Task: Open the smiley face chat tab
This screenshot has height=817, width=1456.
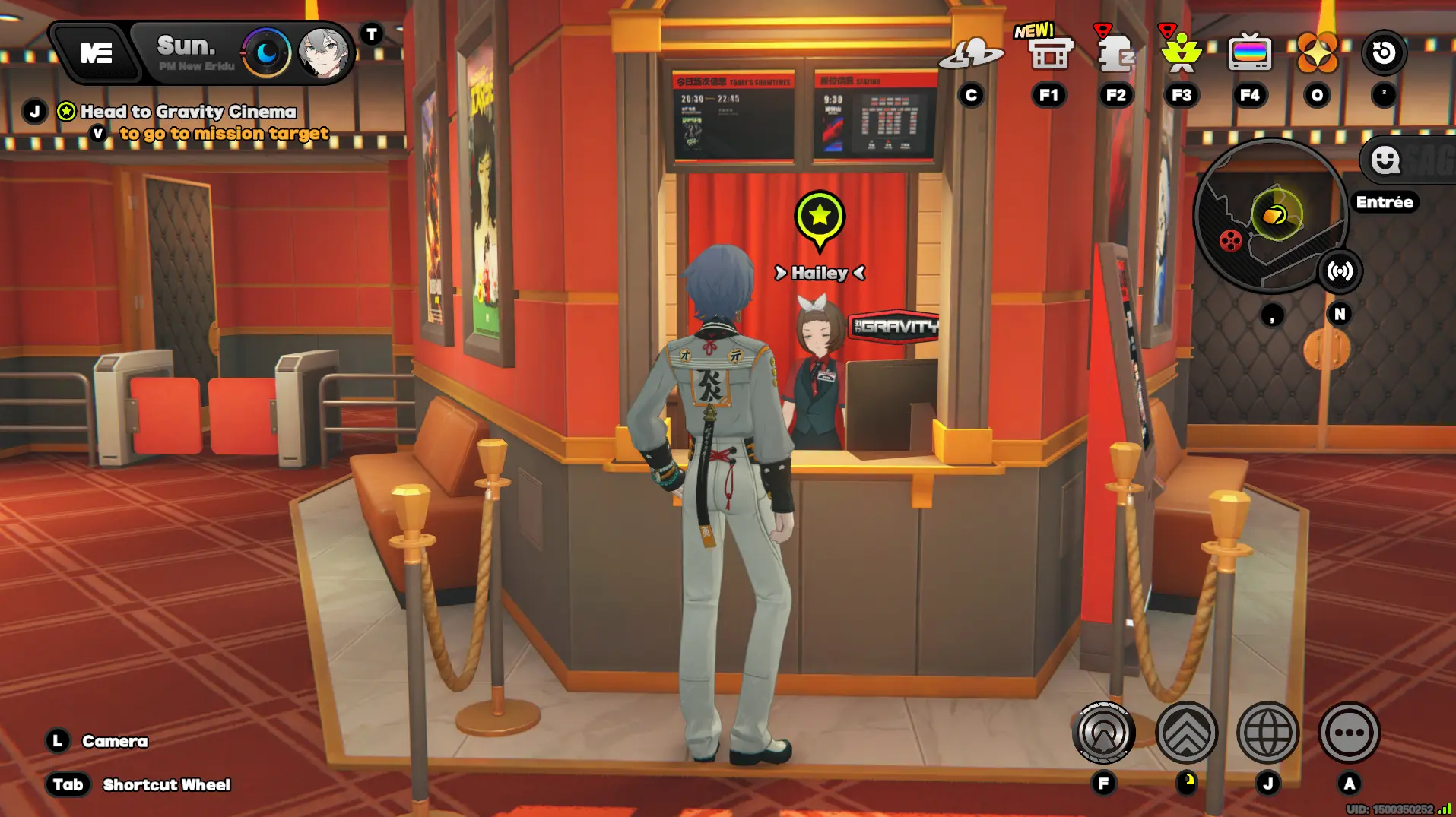Action: click(1385, 160)
